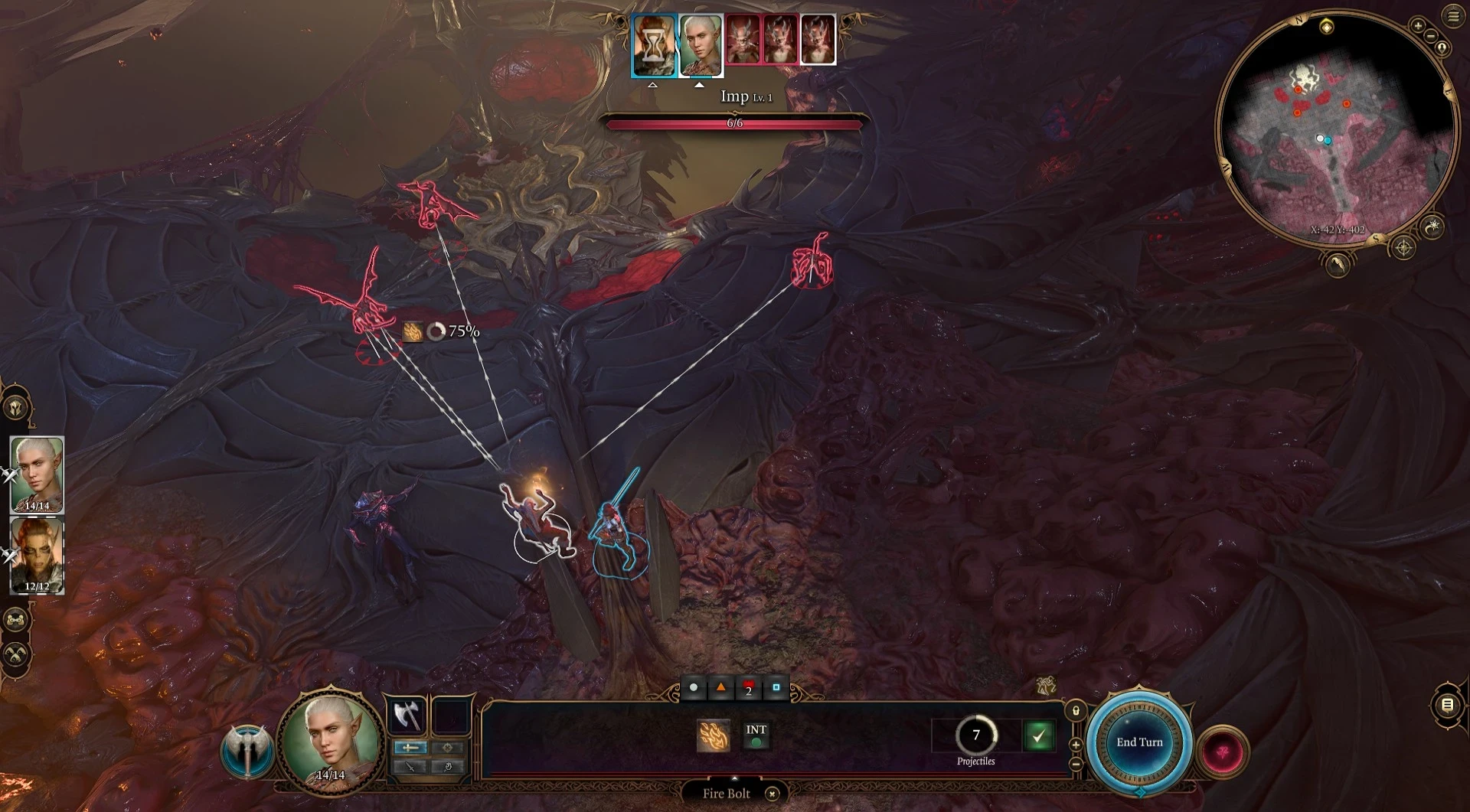Activate the red illithid power button
This screenshot has width=1470, height=812.
coord(1223,752)
